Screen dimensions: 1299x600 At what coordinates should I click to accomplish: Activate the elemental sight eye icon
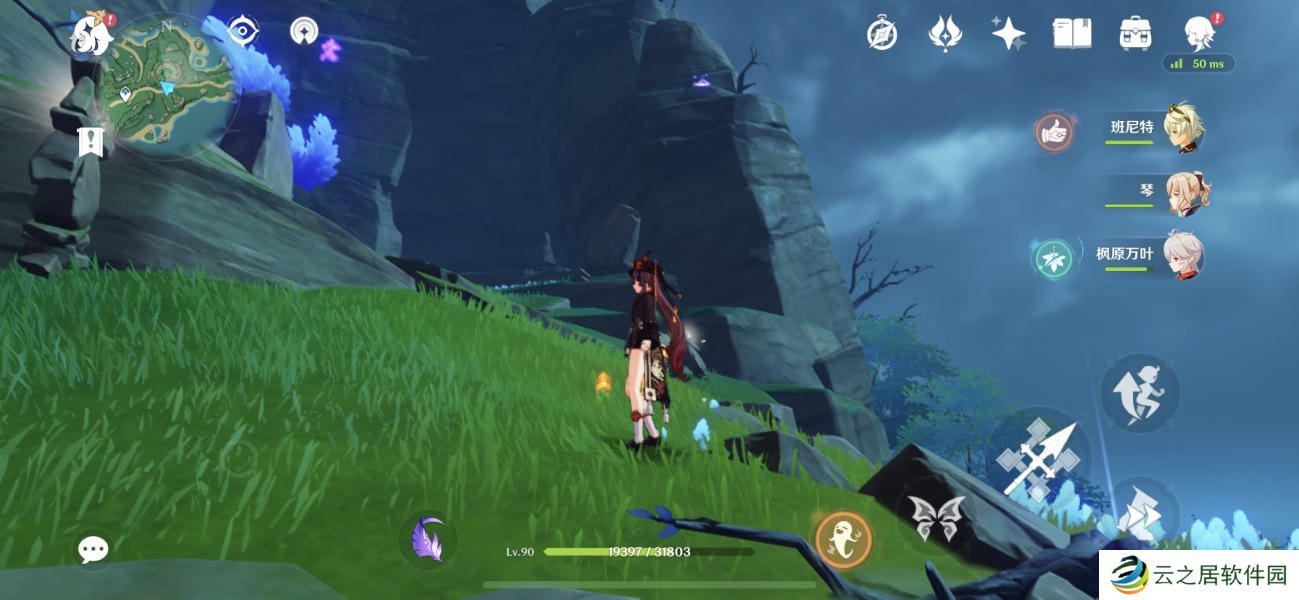point(242,30)
